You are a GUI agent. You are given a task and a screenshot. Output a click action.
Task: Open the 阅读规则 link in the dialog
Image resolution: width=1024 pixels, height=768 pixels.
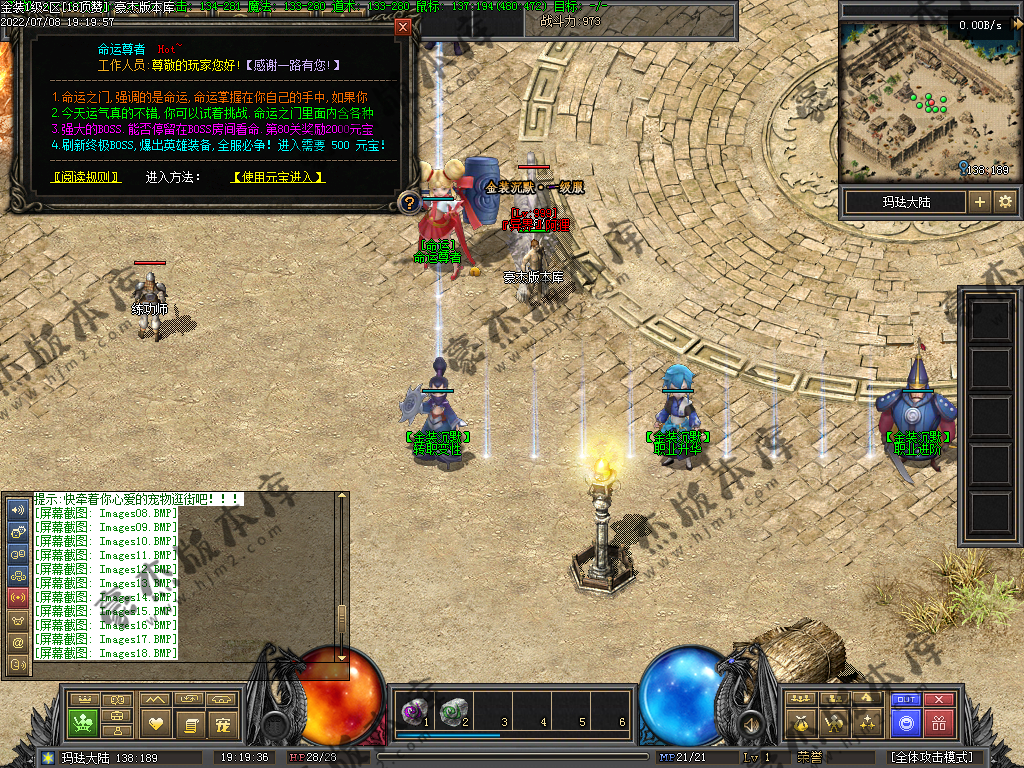pos(86,177)
